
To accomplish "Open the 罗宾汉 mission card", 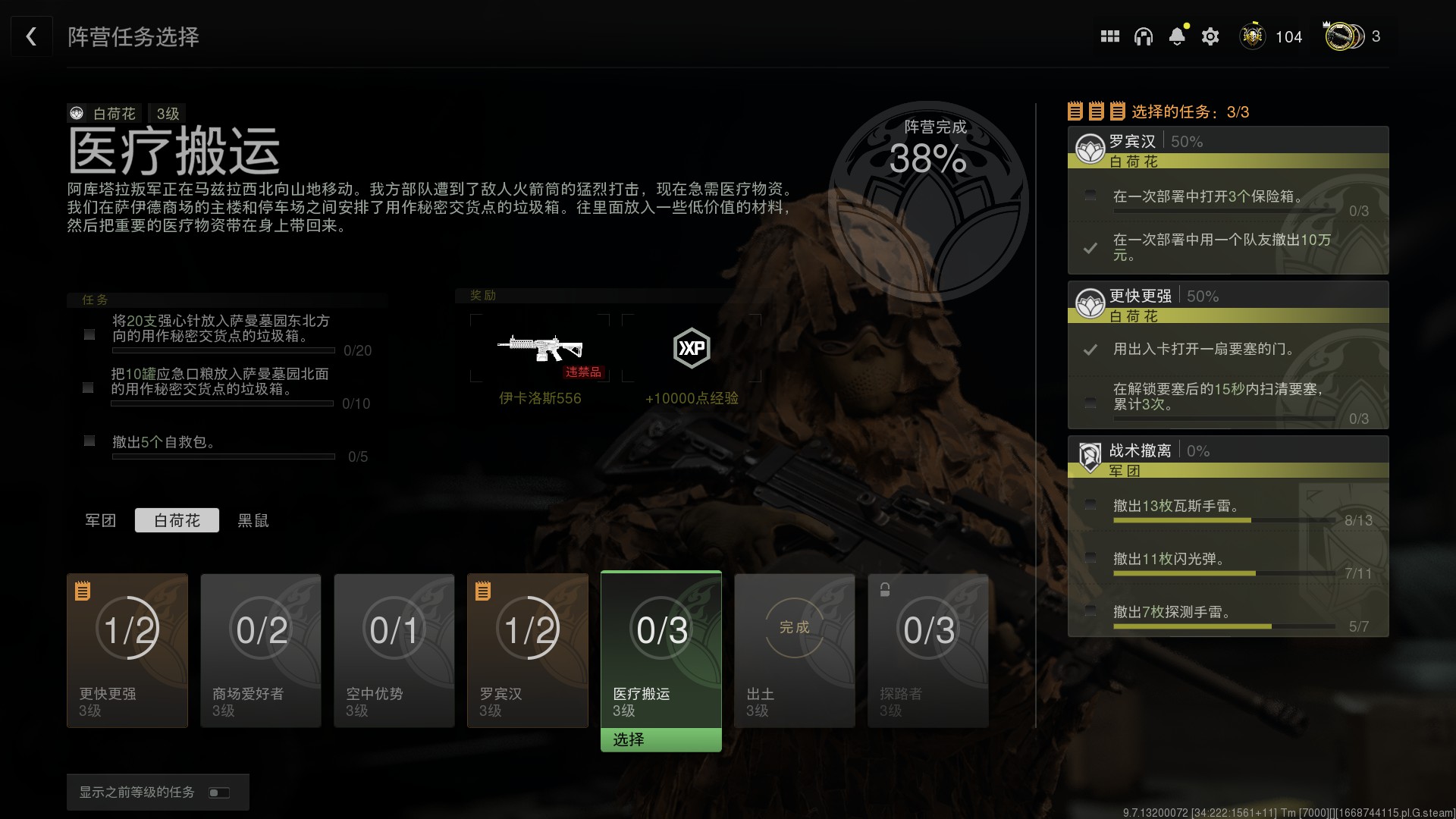I will pyautogui.click(x=528, y=650).
